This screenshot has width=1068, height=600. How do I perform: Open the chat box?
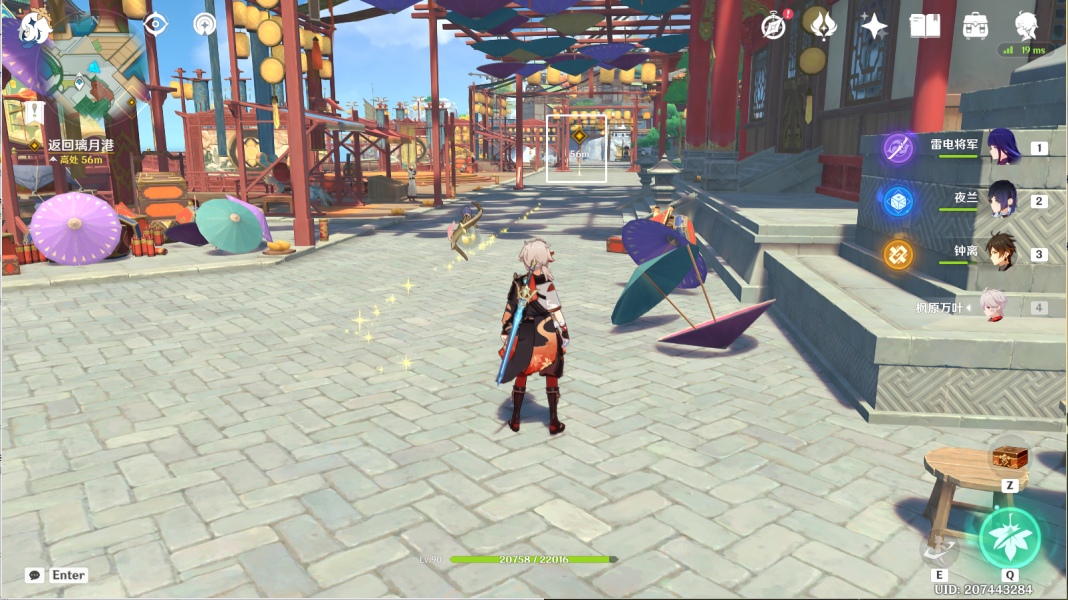click(35, 575)
